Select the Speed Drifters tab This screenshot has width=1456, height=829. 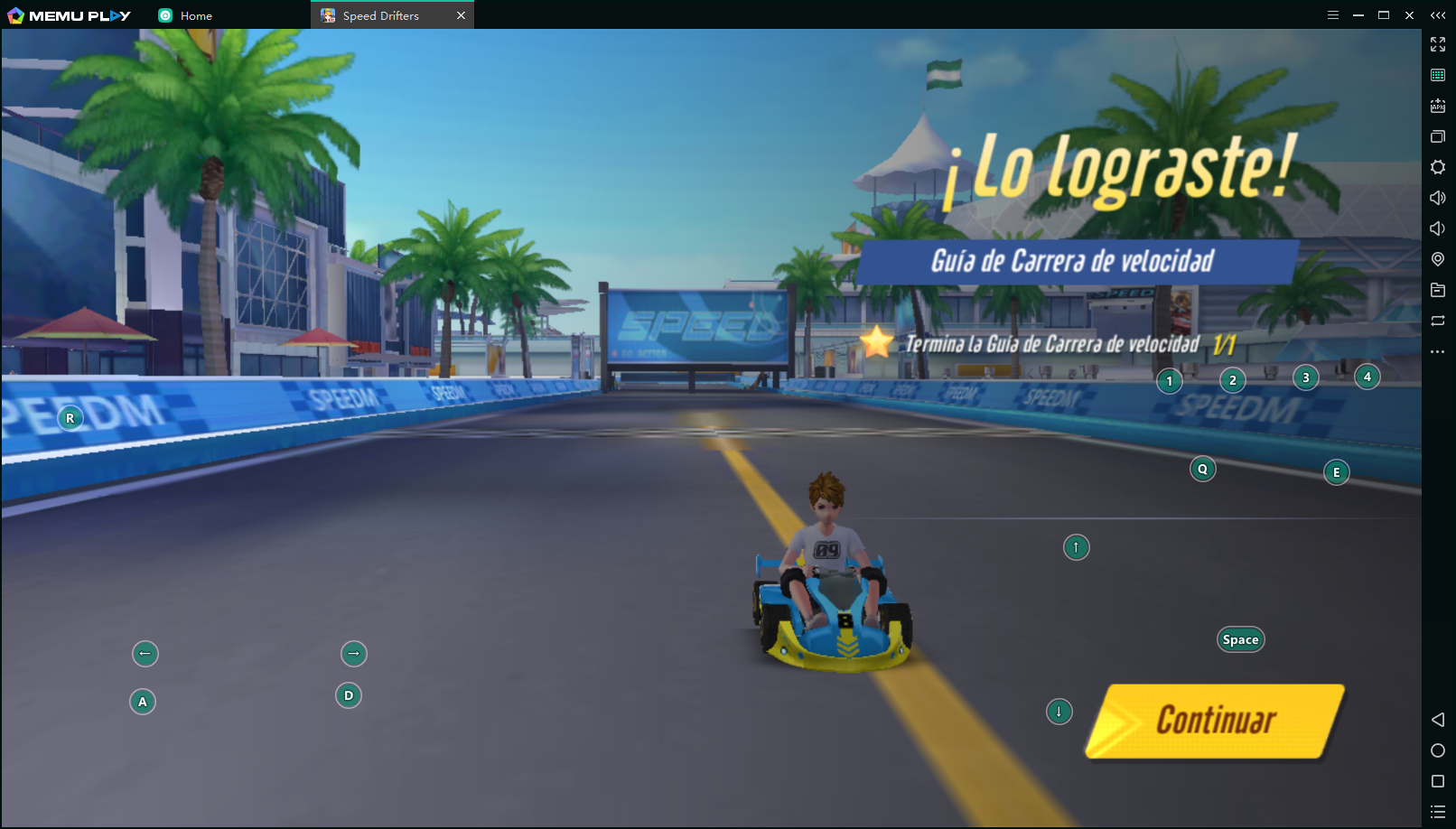[x=379, y=14]
